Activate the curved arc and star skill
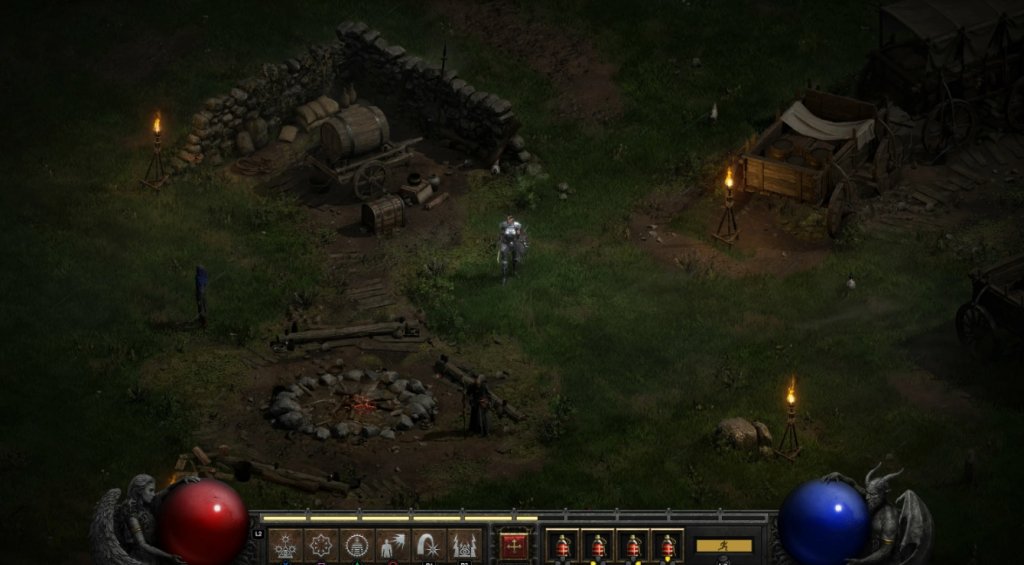 427,545
